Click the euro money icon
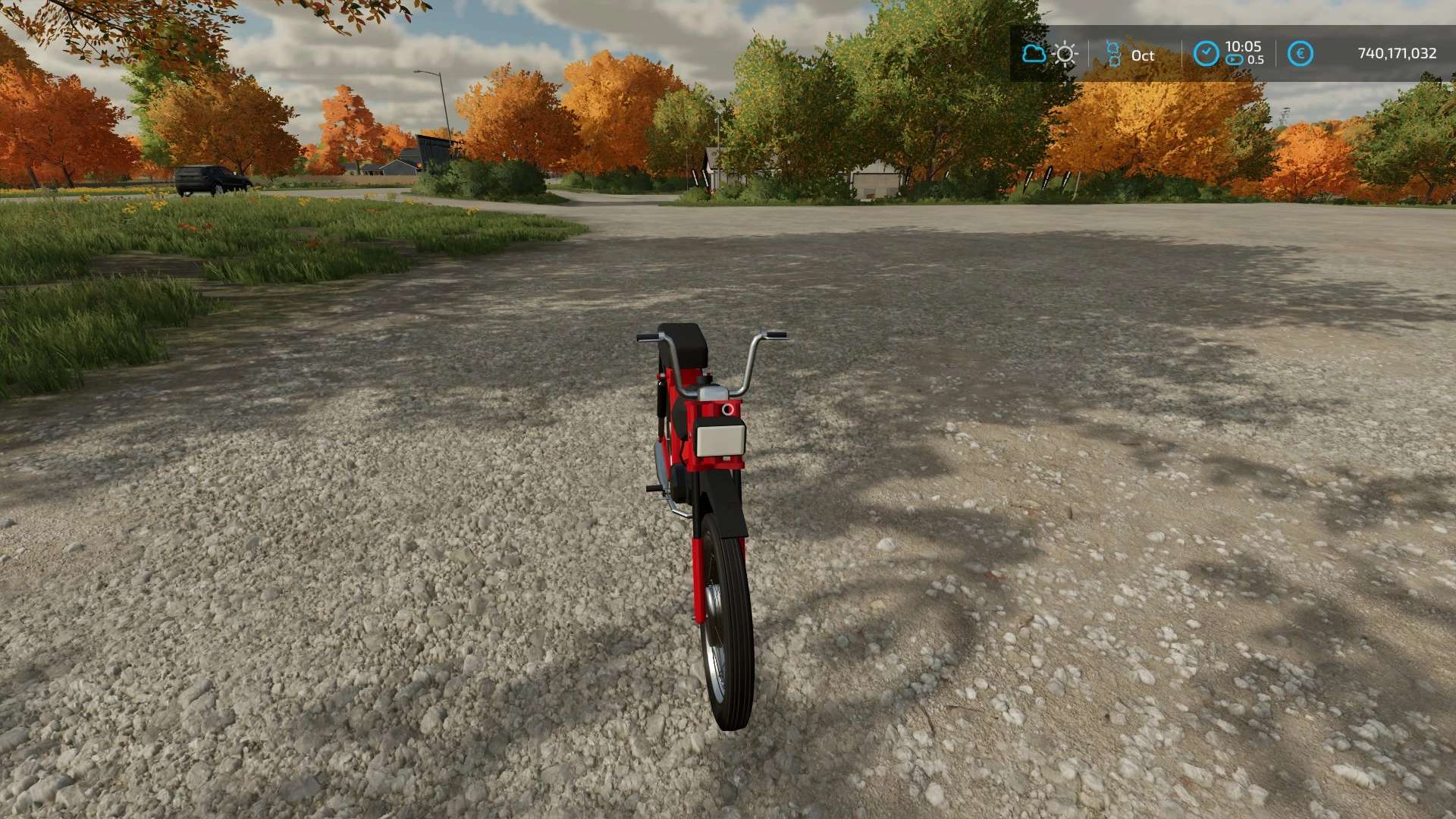The height and width of the screenshot is (819, 1456). pos(1301,54)
